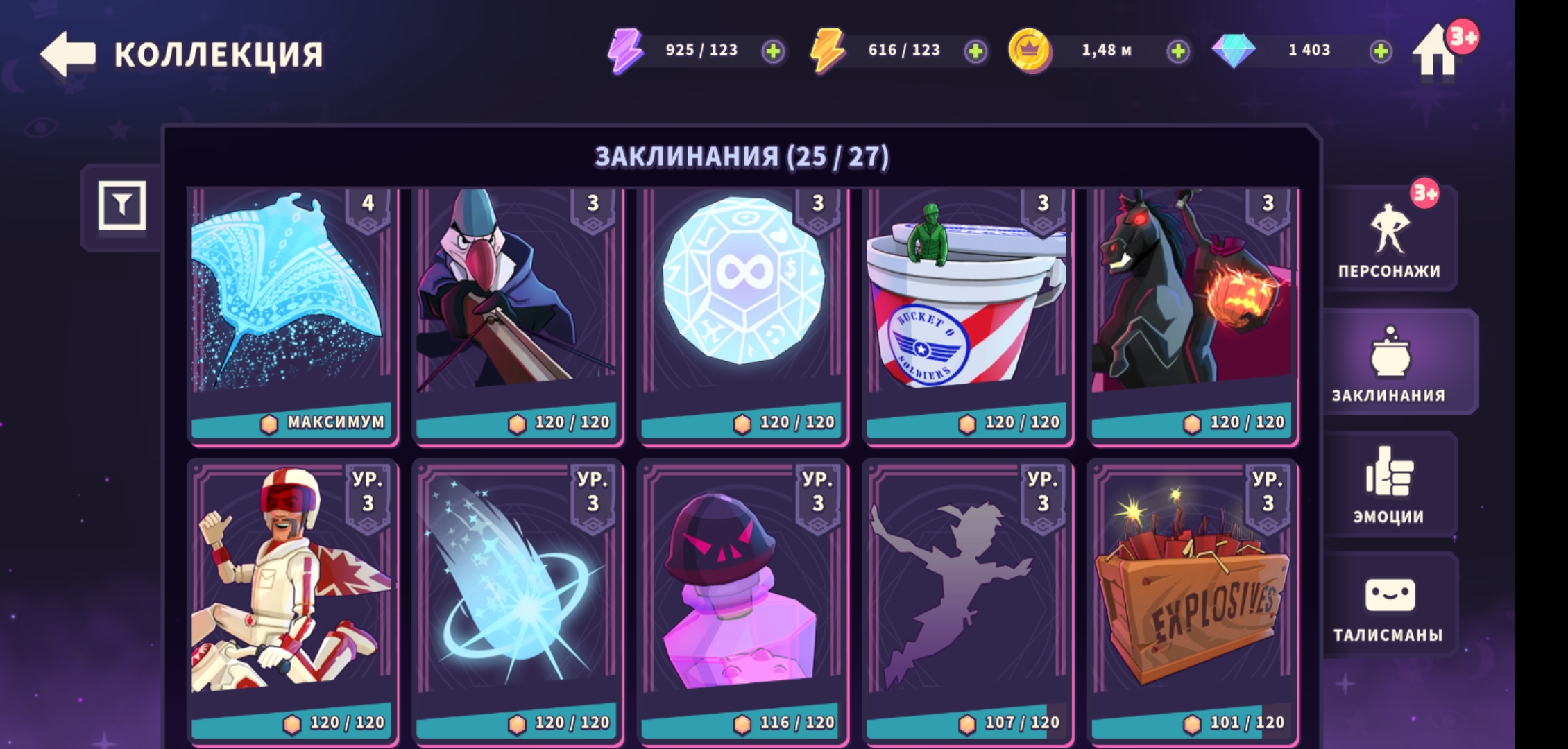Image resolution: width=1568 pixels, height=749 pixels.
Task: Add more purple lightning energy
Action: [x=773, y=51]
